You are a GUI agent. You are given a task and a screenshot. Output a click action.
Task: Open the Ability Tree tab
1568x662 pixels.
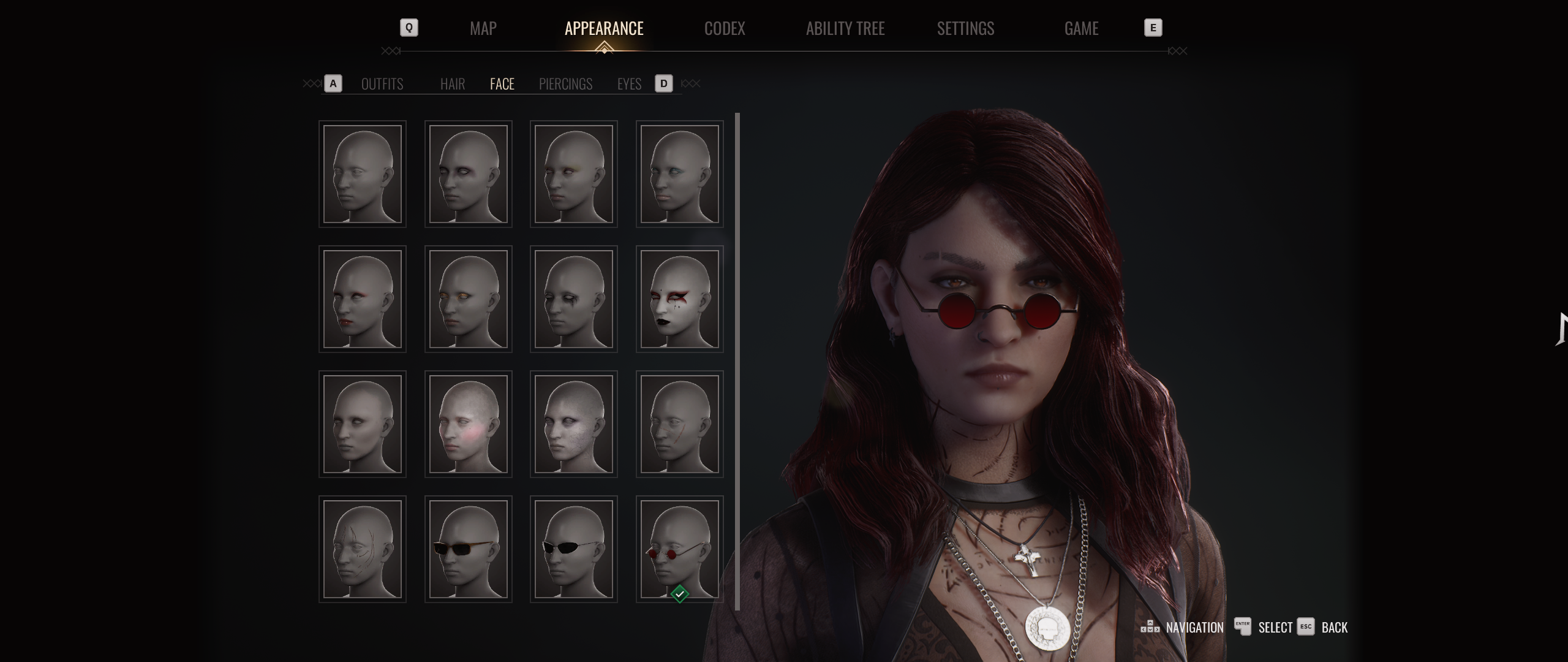pos(845,28)
